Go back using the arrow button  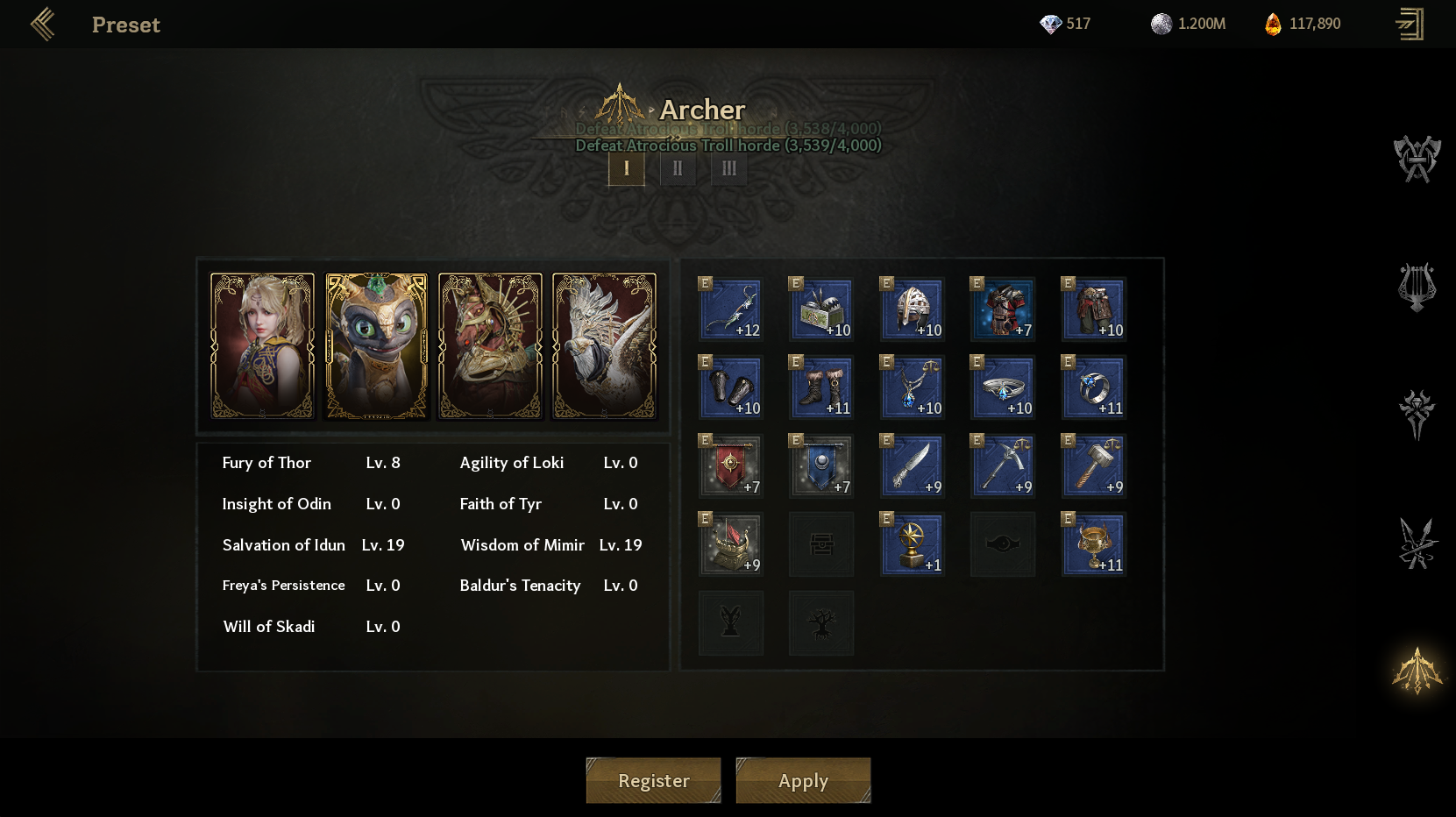pos(42,25)
